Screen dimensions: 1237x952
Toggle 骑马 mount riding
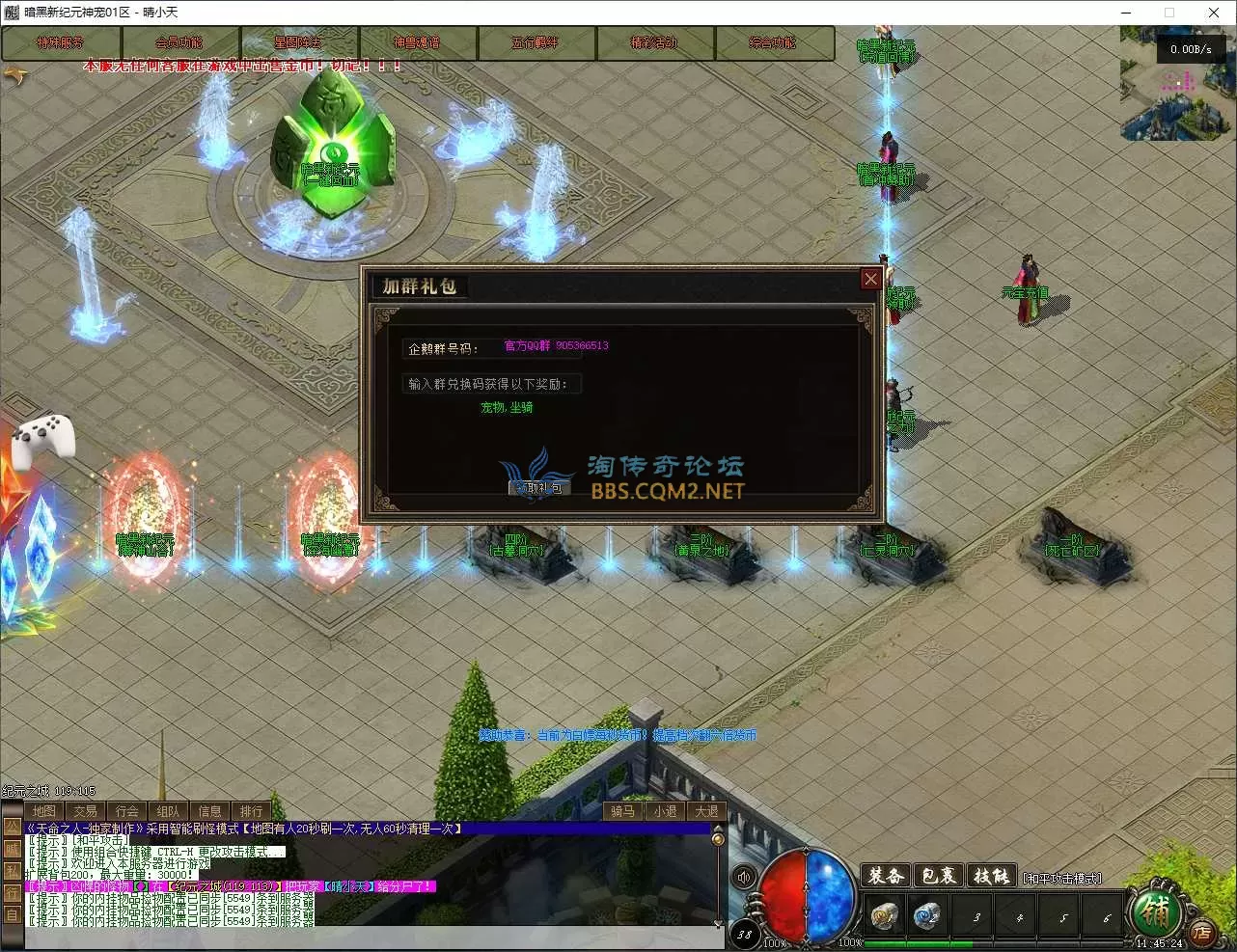[623, 811]
